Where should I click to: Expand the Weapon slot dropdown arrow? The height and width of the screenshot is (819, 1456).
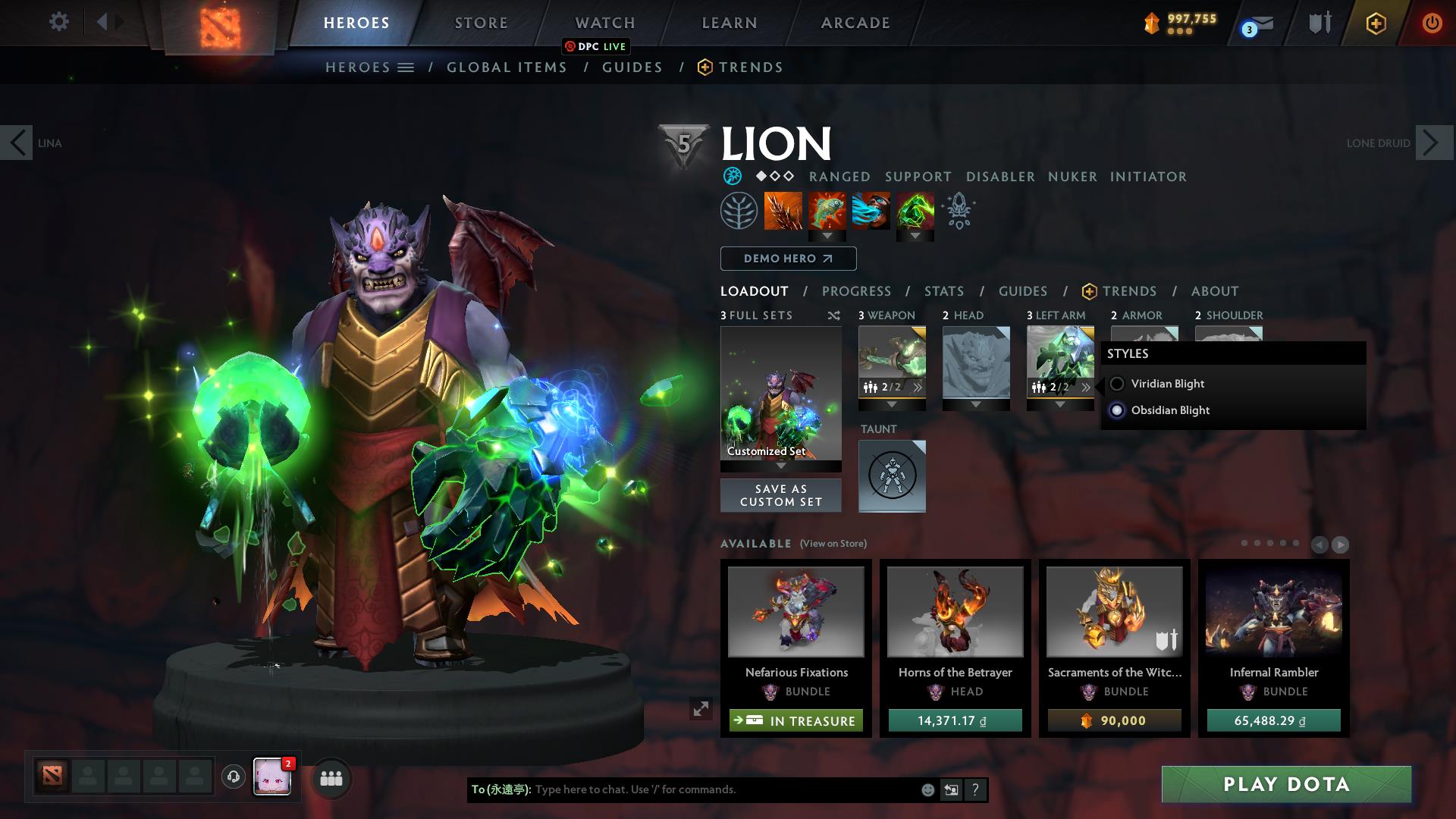891,404
